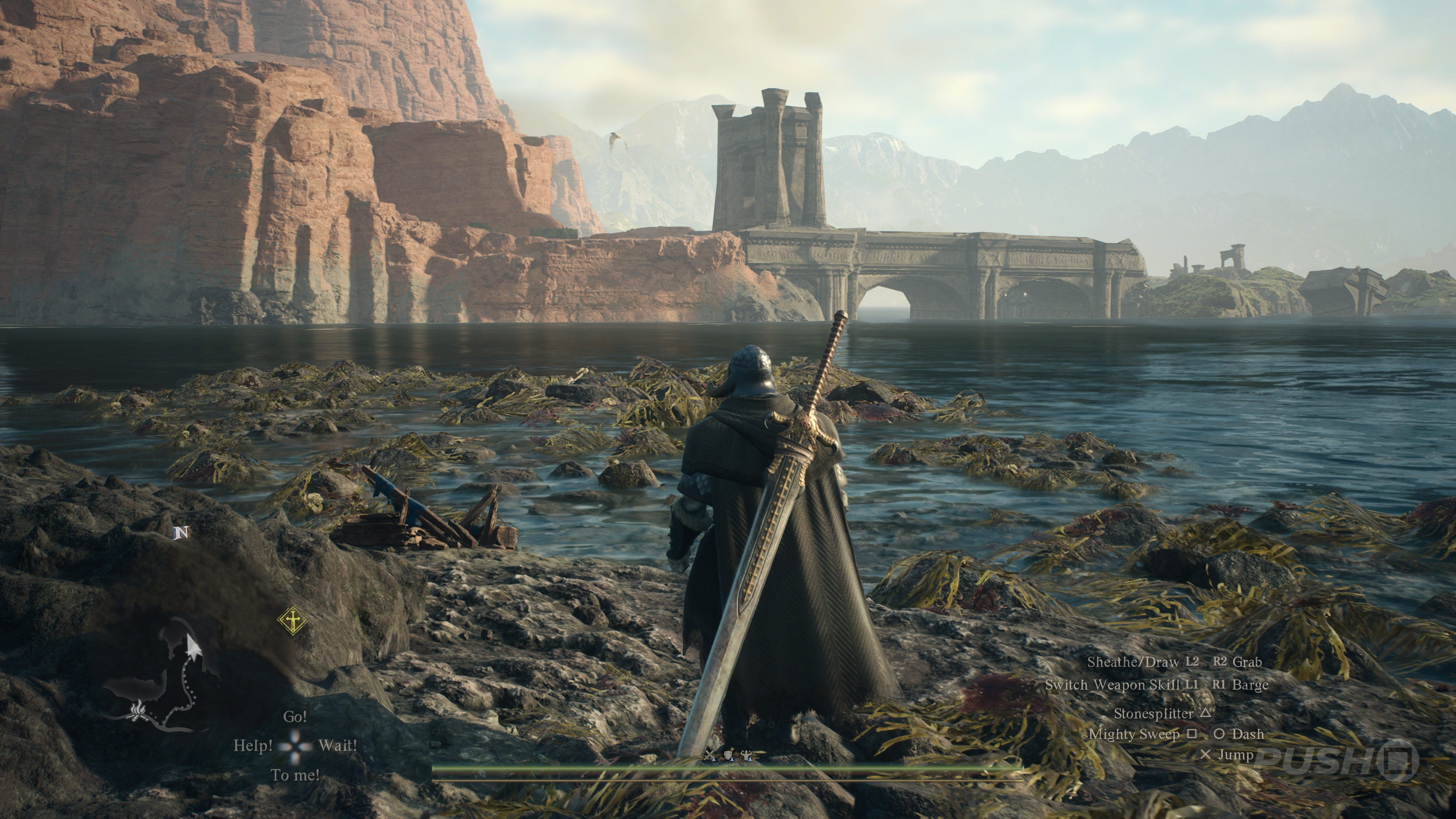
Task: Click the north compass indicator
Action: pos(182,532)
